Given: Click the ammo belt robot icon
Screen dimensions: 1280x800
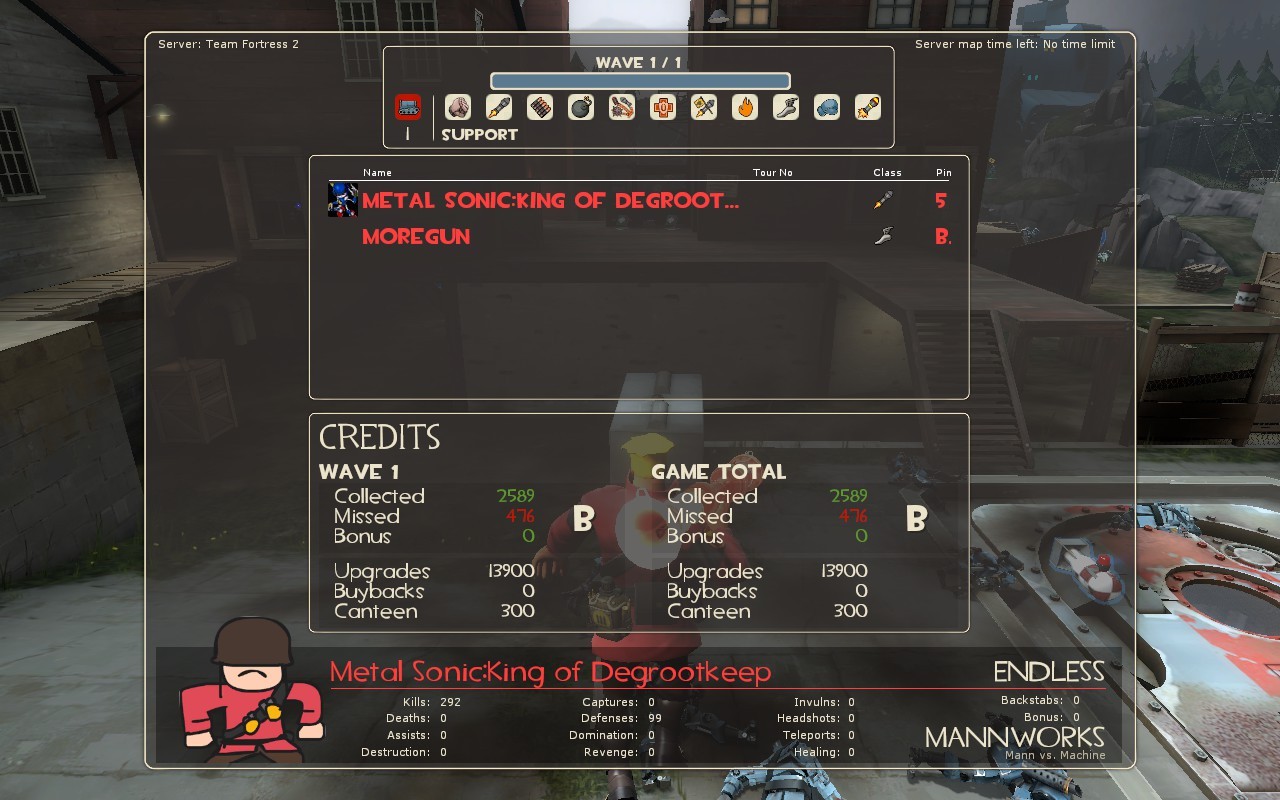Looking at the screenshot, I should [540, 107].
